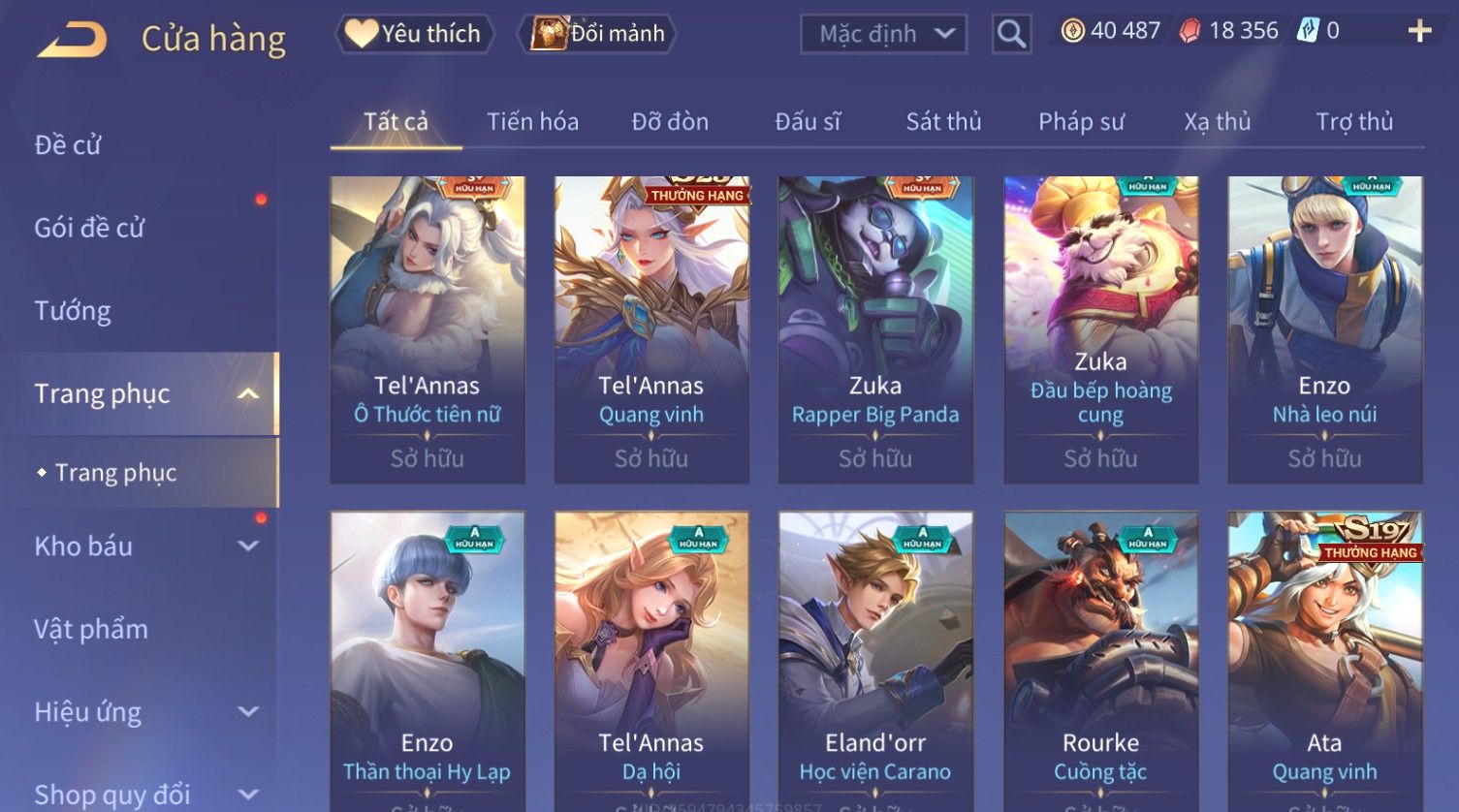This screenshot has width=1459, height=812.
Task: Filter skins by Đỡ đòn
Action: tap(670, 122)
